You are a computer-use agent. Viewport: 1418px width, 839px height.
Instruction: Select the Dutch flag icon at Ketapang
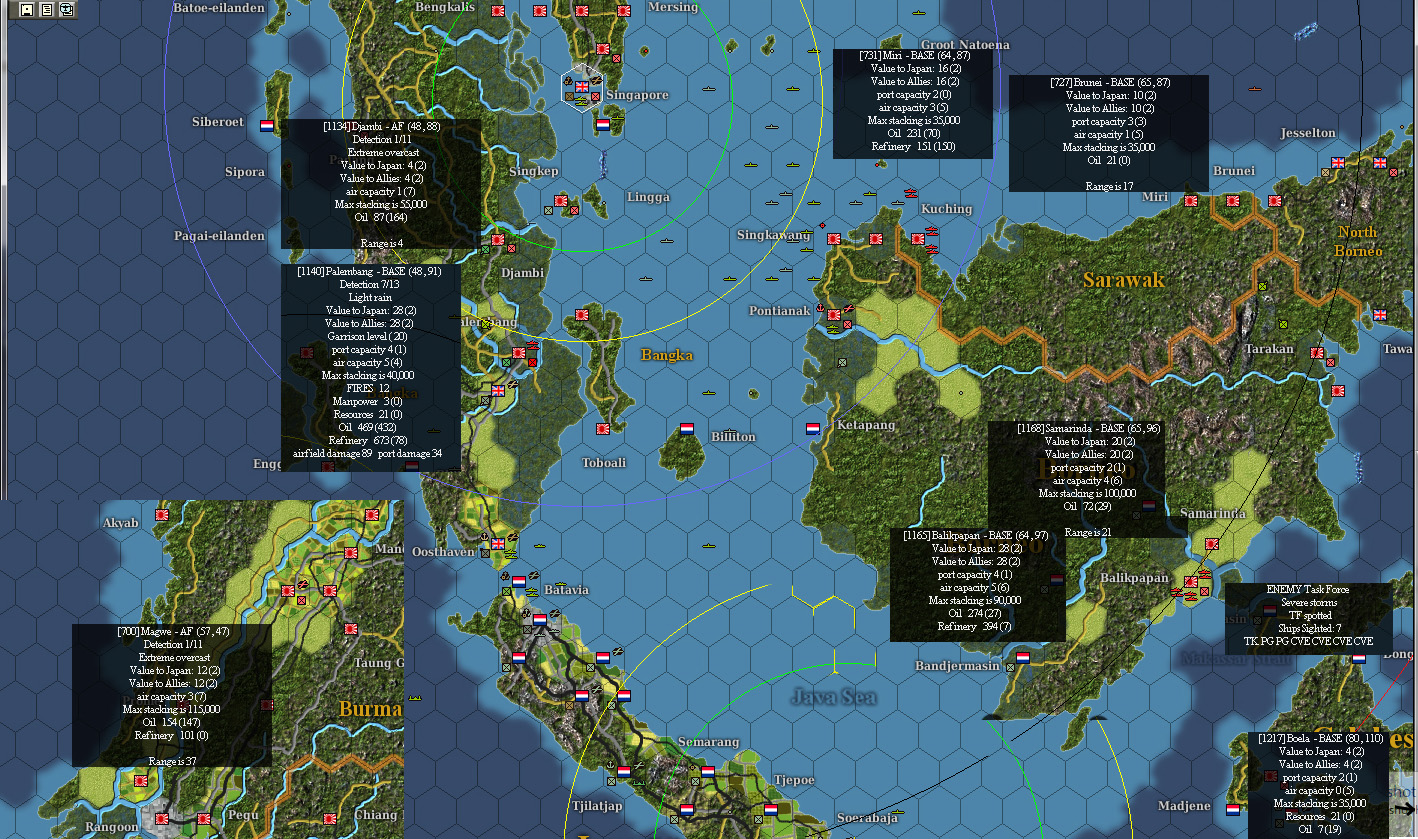[814, 428]
